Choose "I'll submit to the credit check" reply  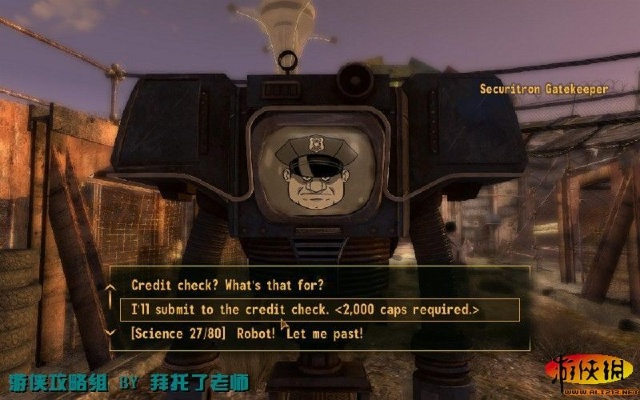[305, 310]
